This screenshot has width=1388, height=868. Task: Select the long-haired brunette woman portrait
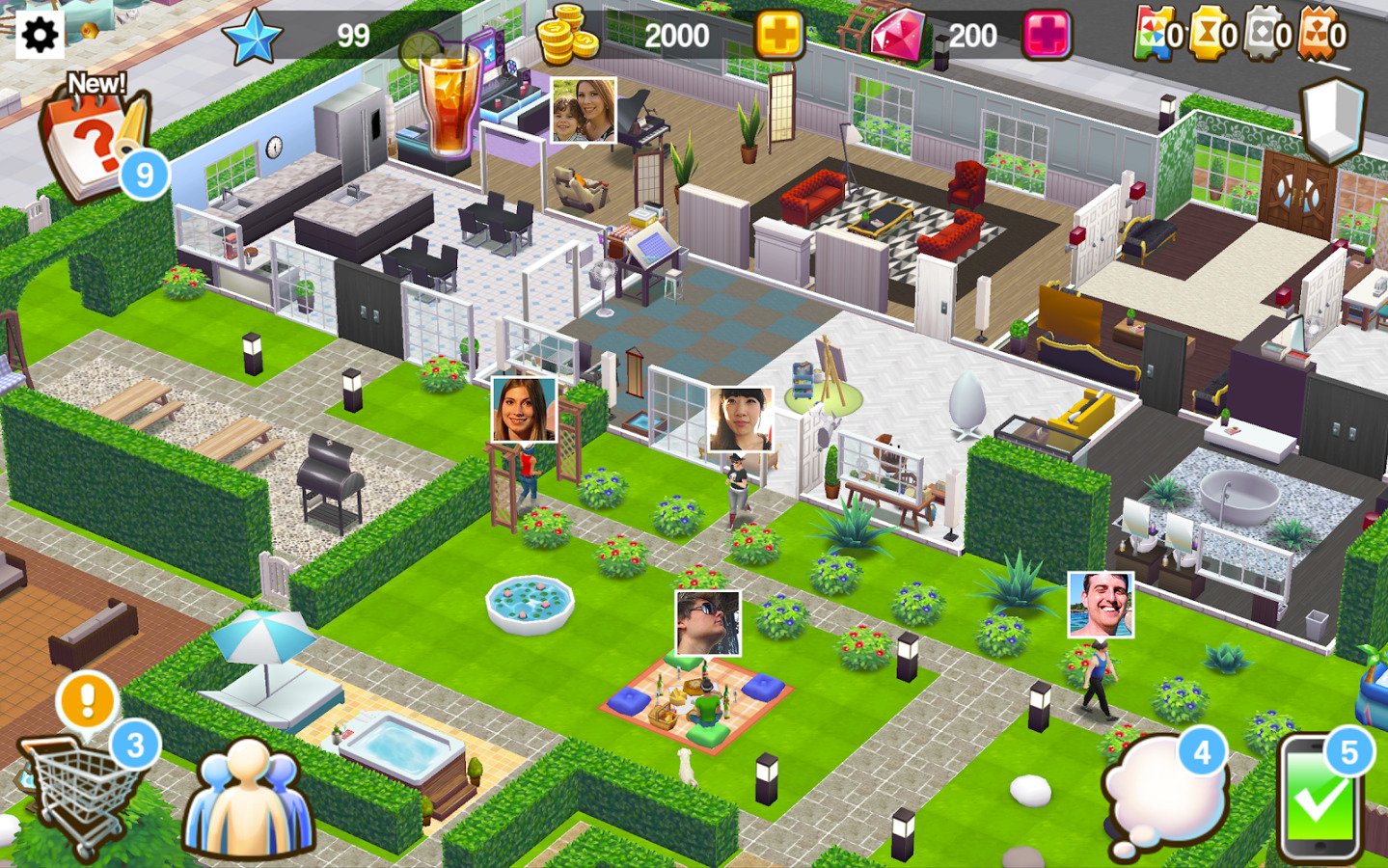coord(524,409)
